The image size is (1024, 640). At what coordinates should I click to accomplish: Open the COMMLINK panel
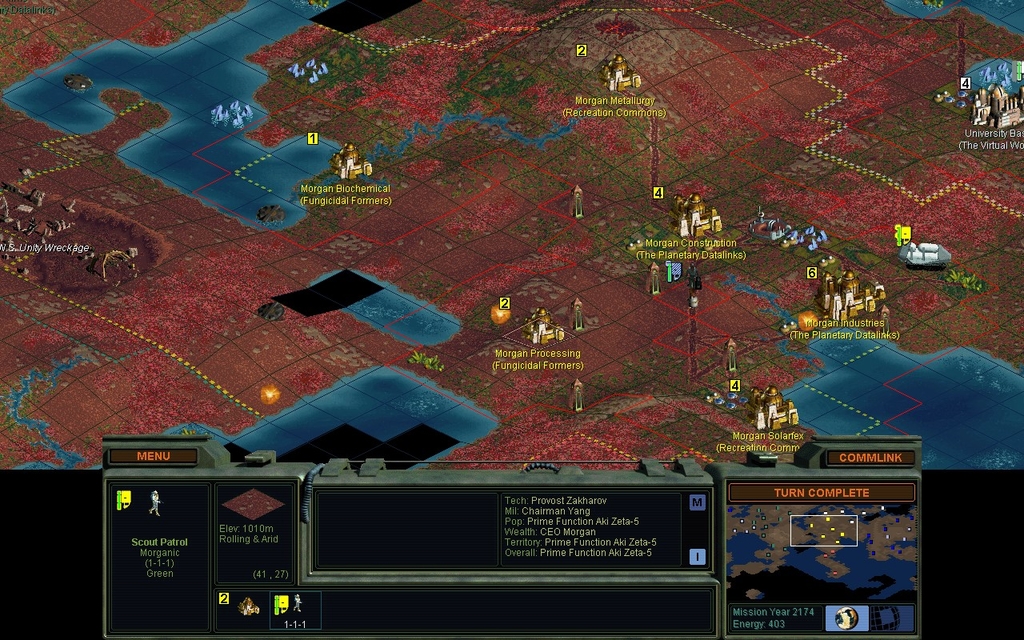tap(870, 458)
